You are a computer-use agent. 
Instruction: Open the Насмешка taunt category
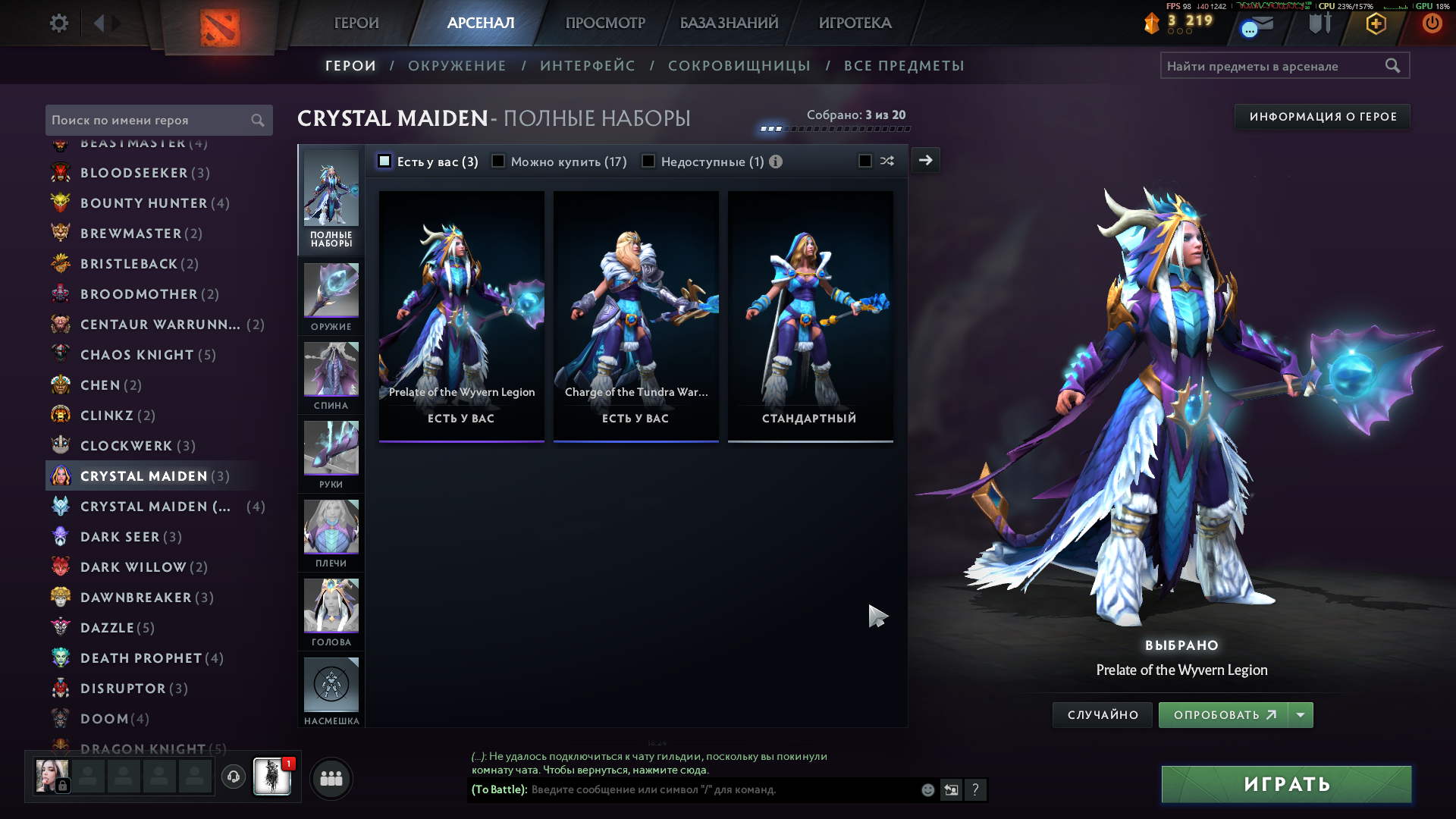pos(331,692)
